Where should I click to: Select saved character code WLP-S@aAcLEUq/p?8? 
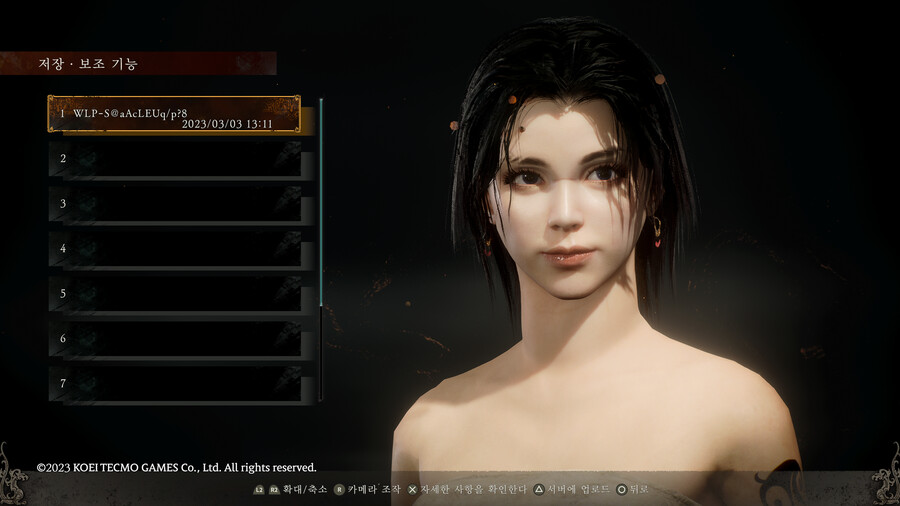[x=174, y=114]
